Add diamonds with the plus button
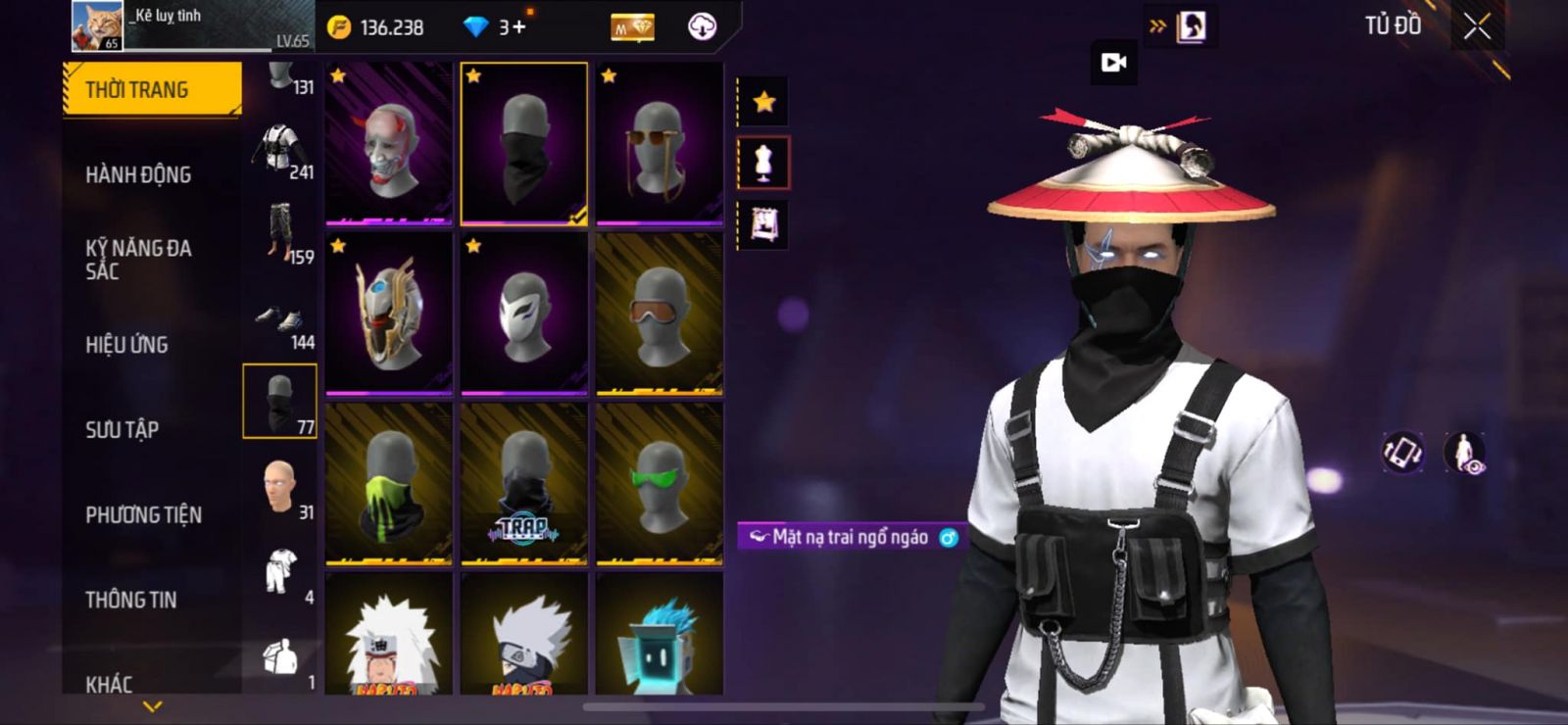 pos(518,26)
